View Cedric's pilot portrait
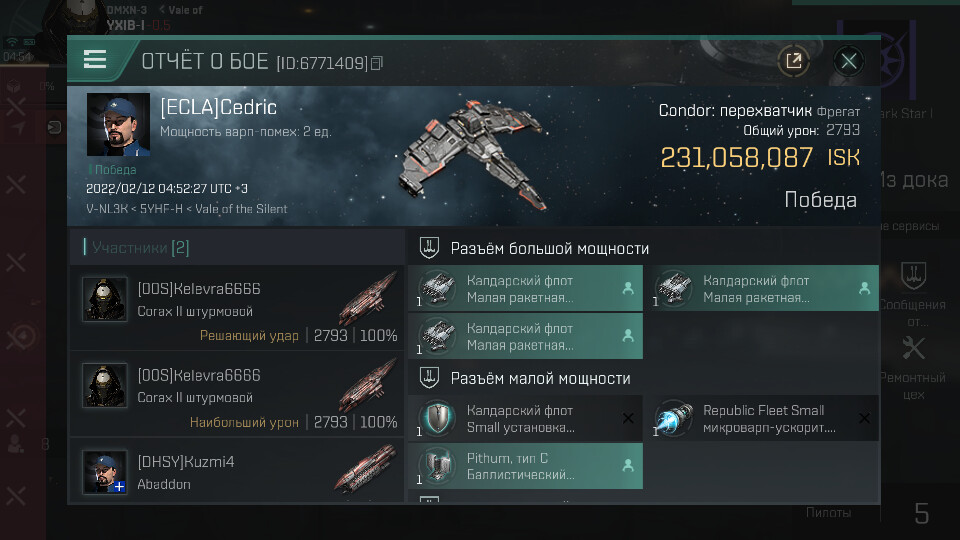Image resolution: width=960 pixels, height=540 pixels. [118, 125]
